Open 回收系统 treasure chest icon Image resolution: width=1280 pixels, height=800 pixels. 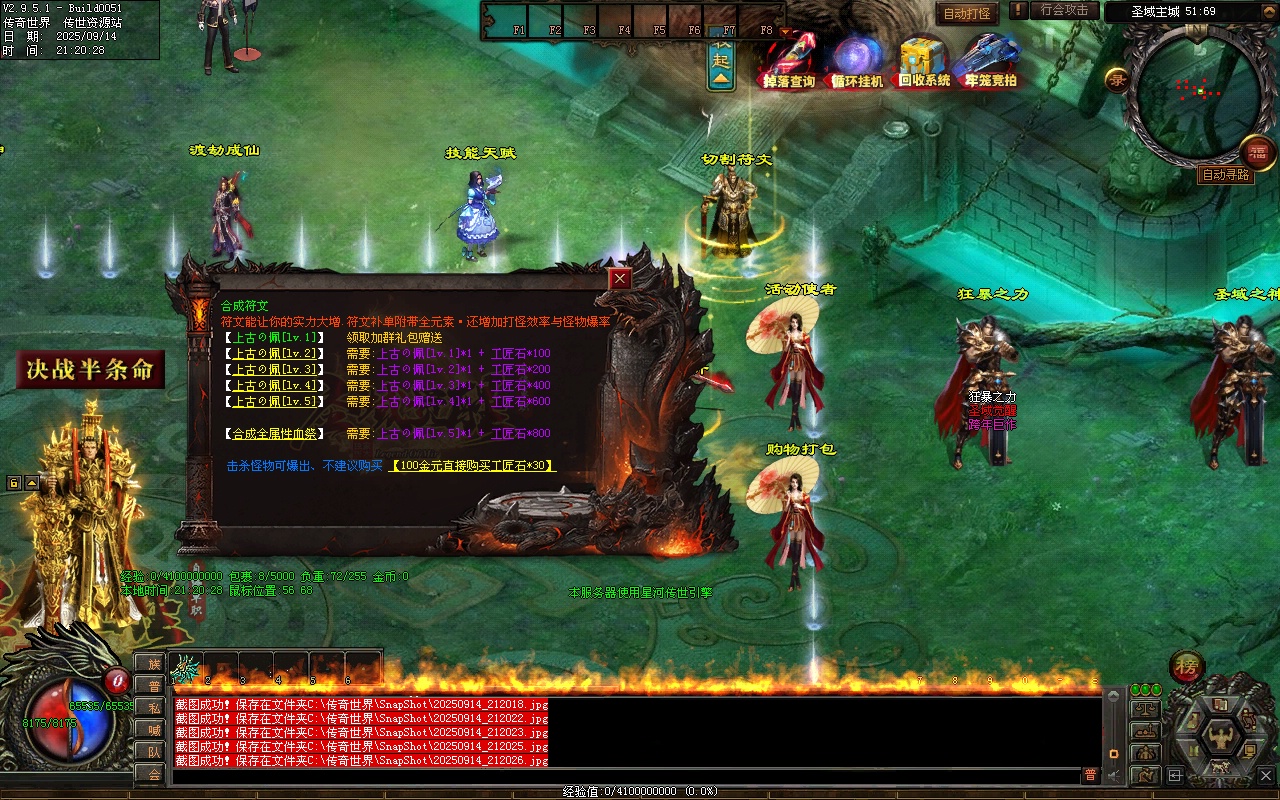(x=923, y=61)
